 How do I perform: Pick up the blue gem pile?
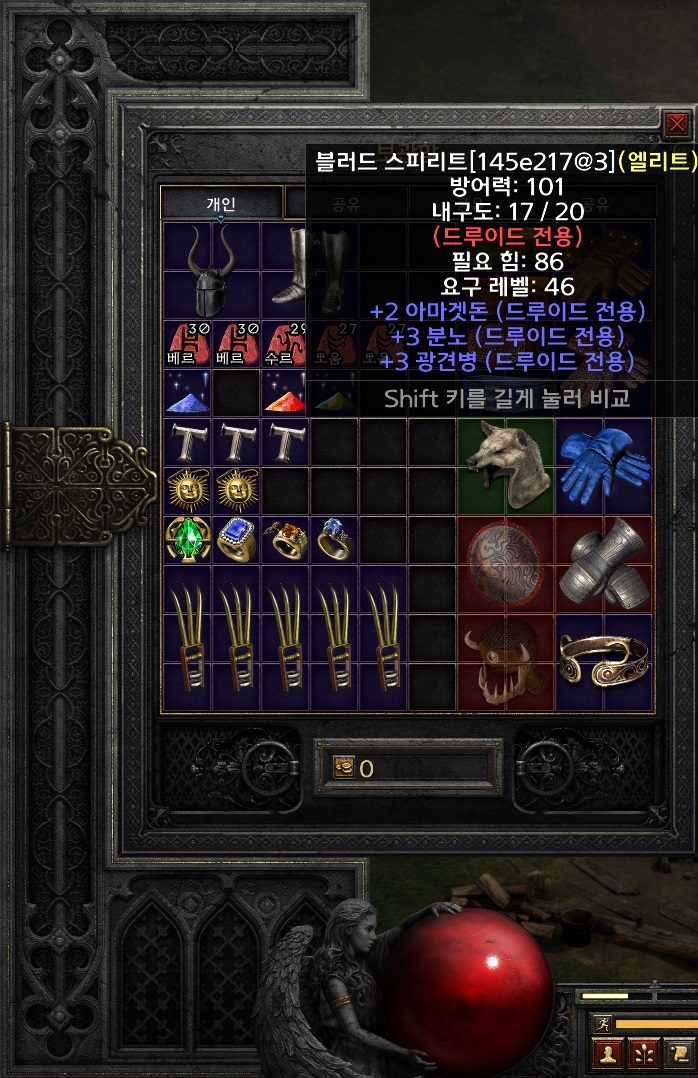186,395
